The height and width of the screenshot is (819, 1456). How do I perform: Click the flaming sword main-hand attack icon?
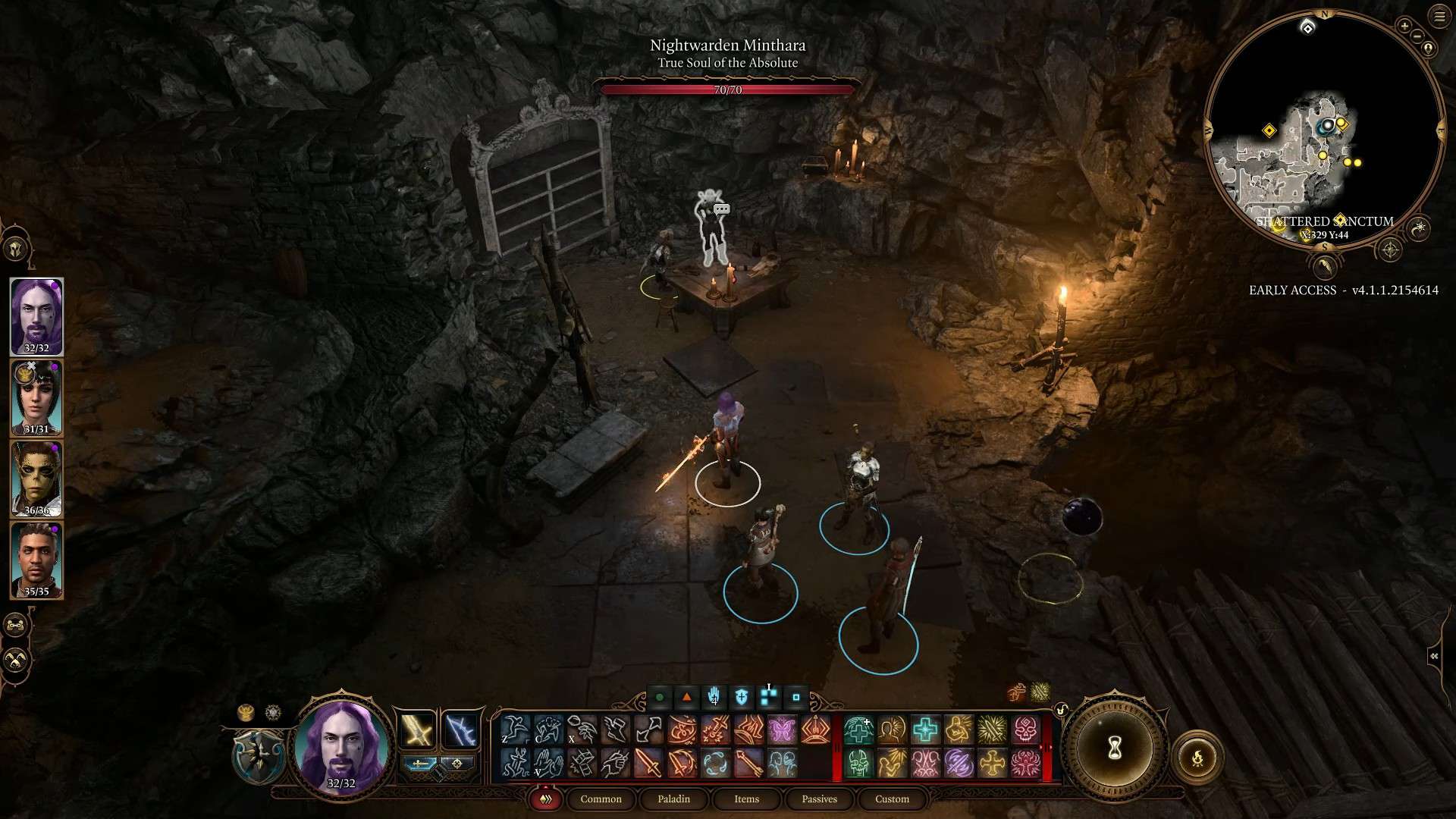pyautogui.click(x=648, y=764)
